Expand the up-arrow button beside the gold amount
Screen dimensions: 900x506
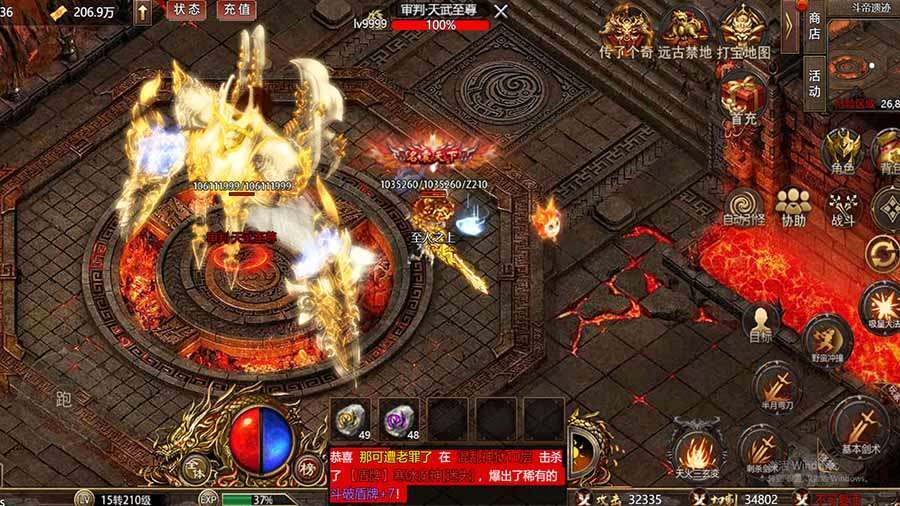click(143, 11)
